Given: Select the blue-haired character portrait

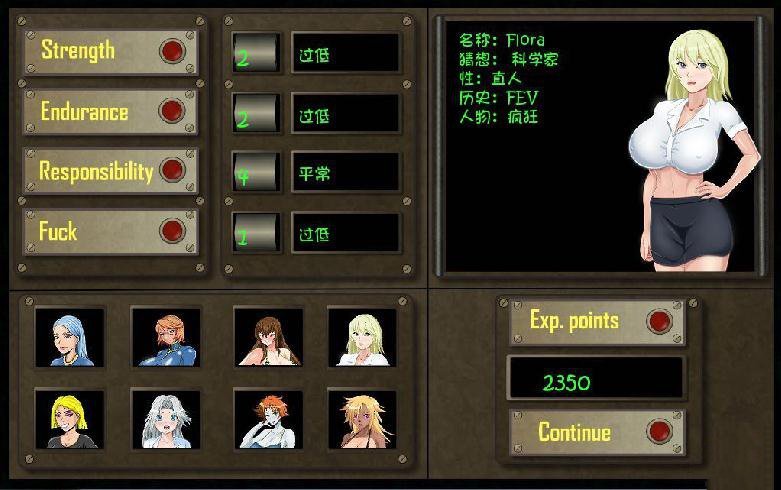Looking at the screenshot, I should click(x=69, y=337).
